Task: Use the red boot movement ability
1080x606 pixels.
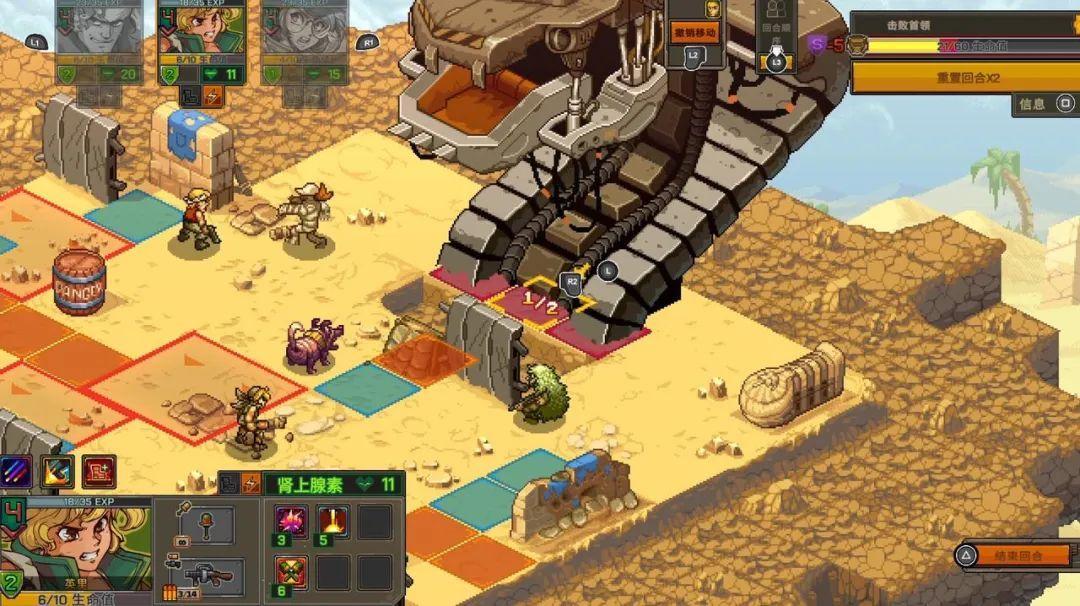Action: (98, 471)
